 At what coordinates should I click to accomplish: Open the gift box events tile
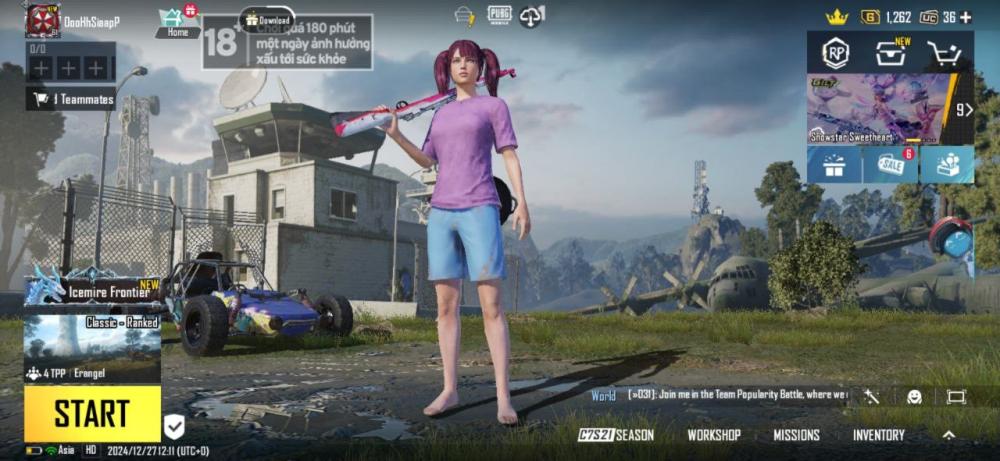834,165
